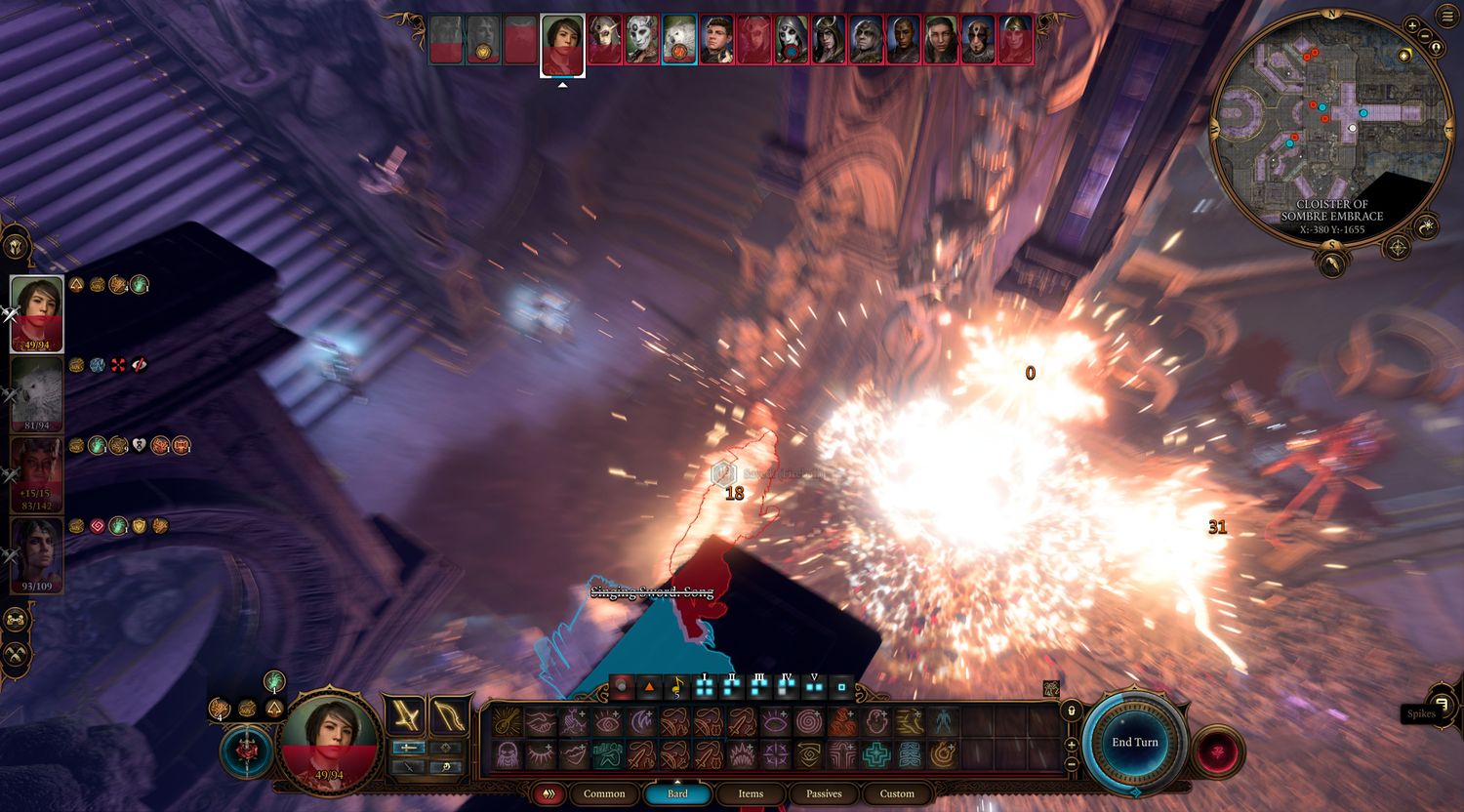Screen dimensions: 1464x812
Task: Toggle the hotbar lock button
Action: click(x=1072, y=710)
